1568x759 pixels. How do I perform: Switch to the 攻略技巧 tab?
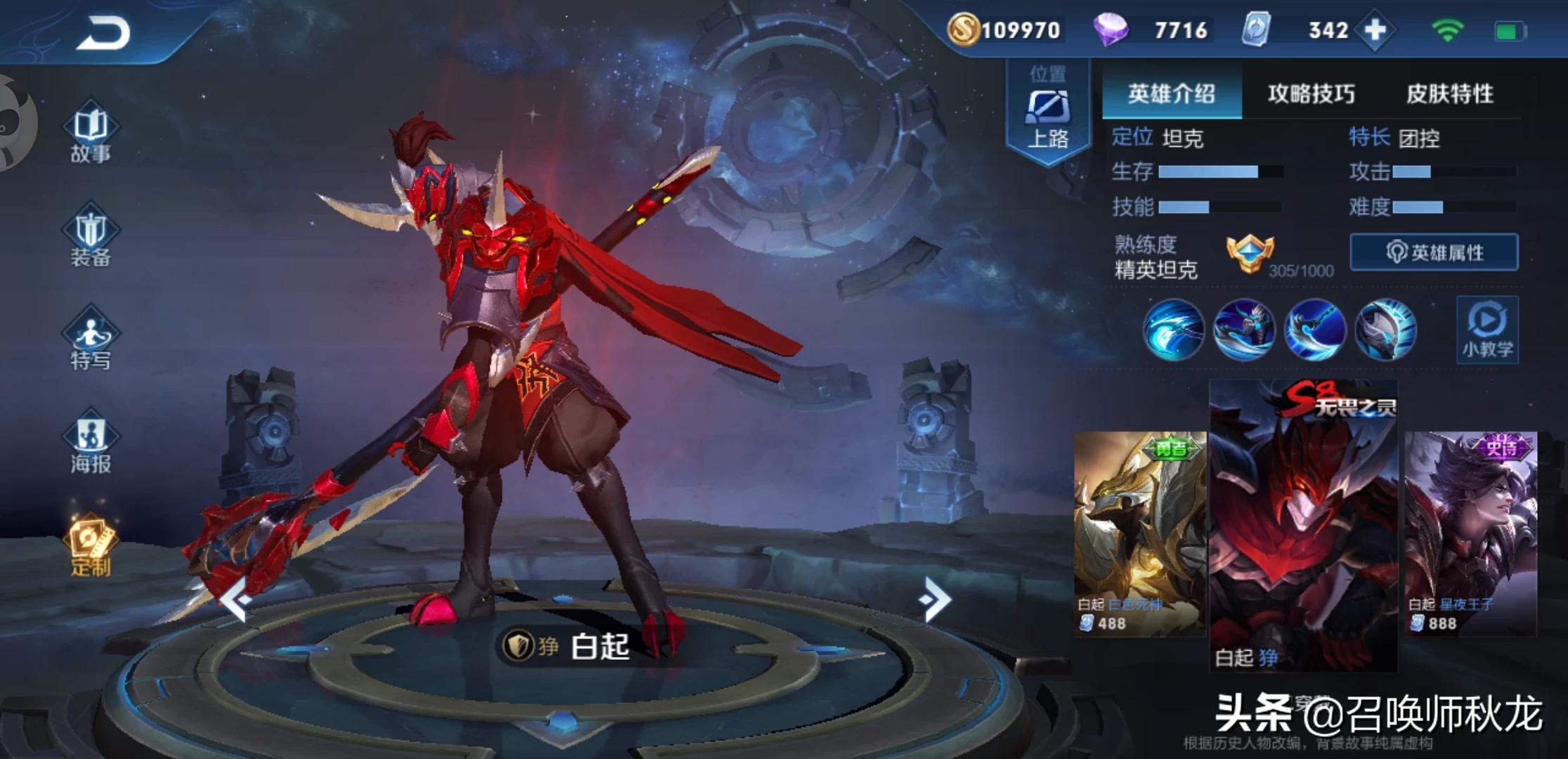(x=1311, y=93)
